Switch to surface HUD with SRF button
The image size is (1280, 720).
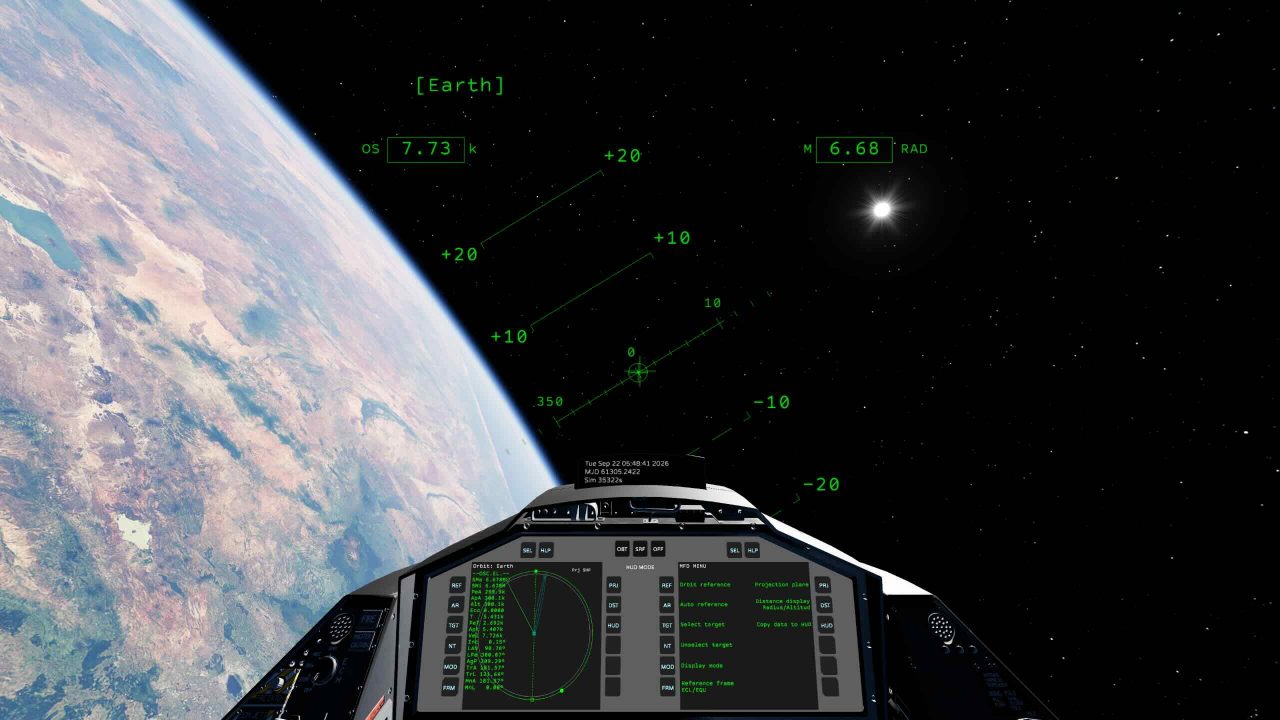(640, 549)
